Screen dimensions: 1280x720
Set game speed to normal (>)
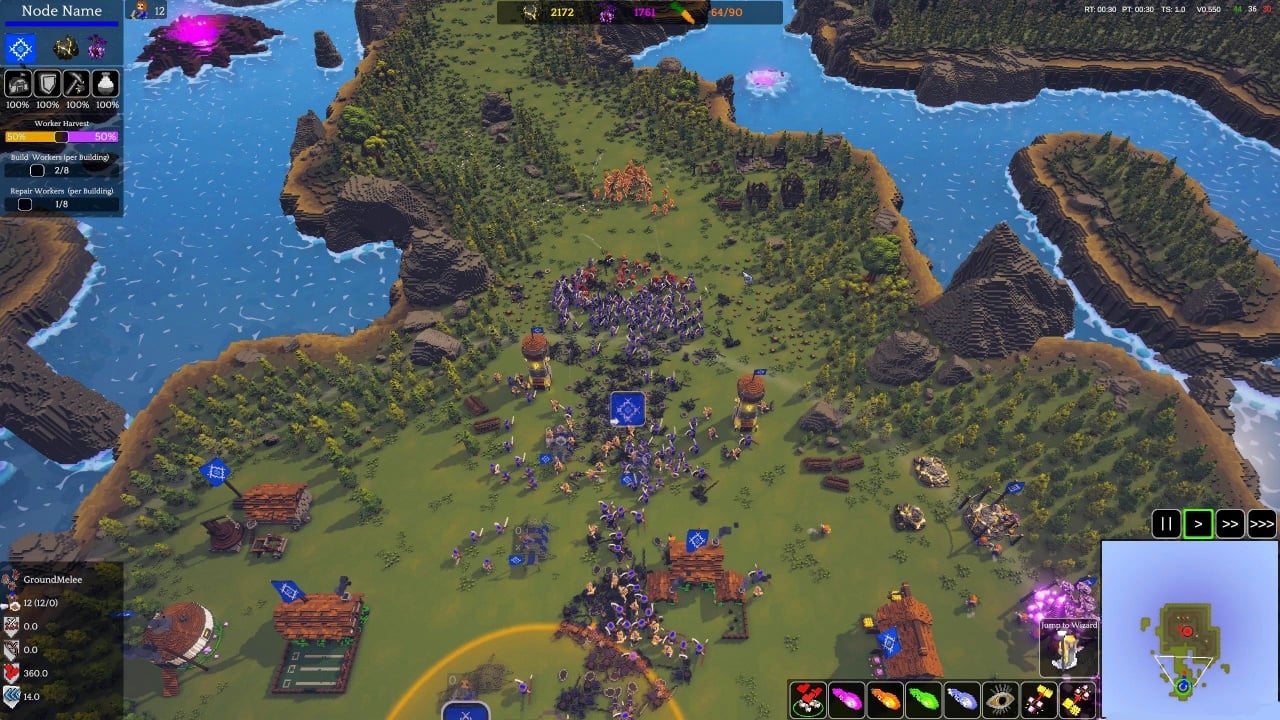1198,523
